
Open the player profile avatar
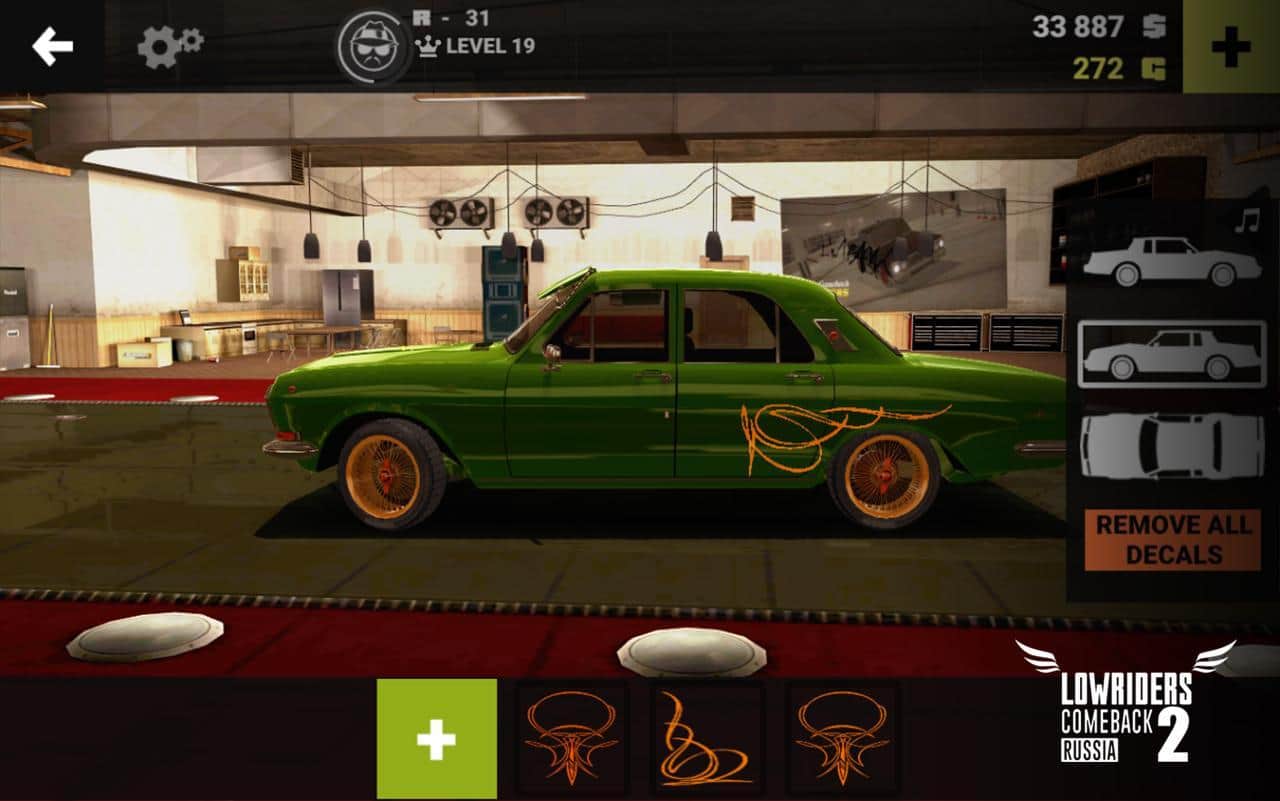click(x=374, y=47)
